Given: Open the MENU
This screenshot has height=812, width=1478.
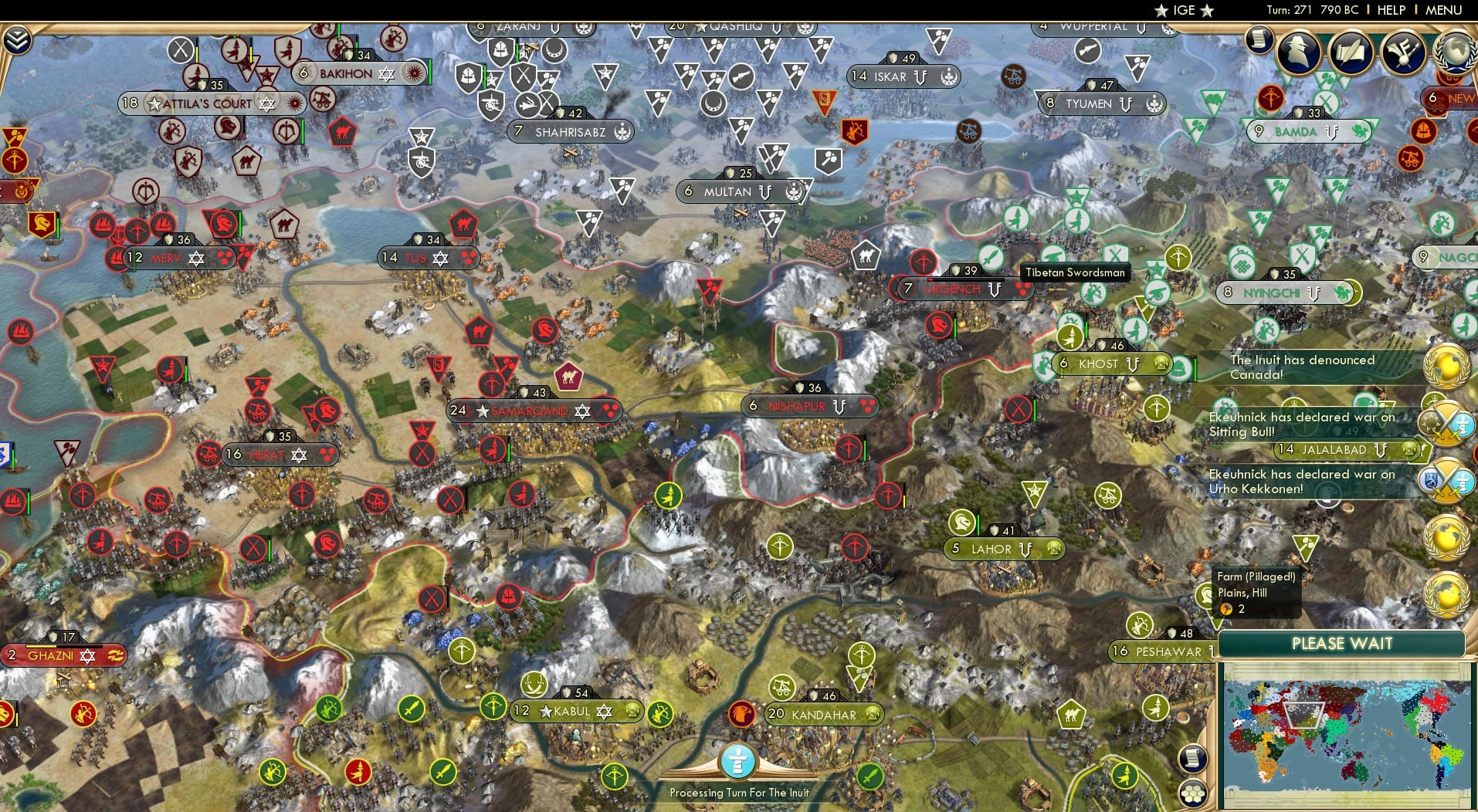Looking at the screenshot, I should (1444, 10).
